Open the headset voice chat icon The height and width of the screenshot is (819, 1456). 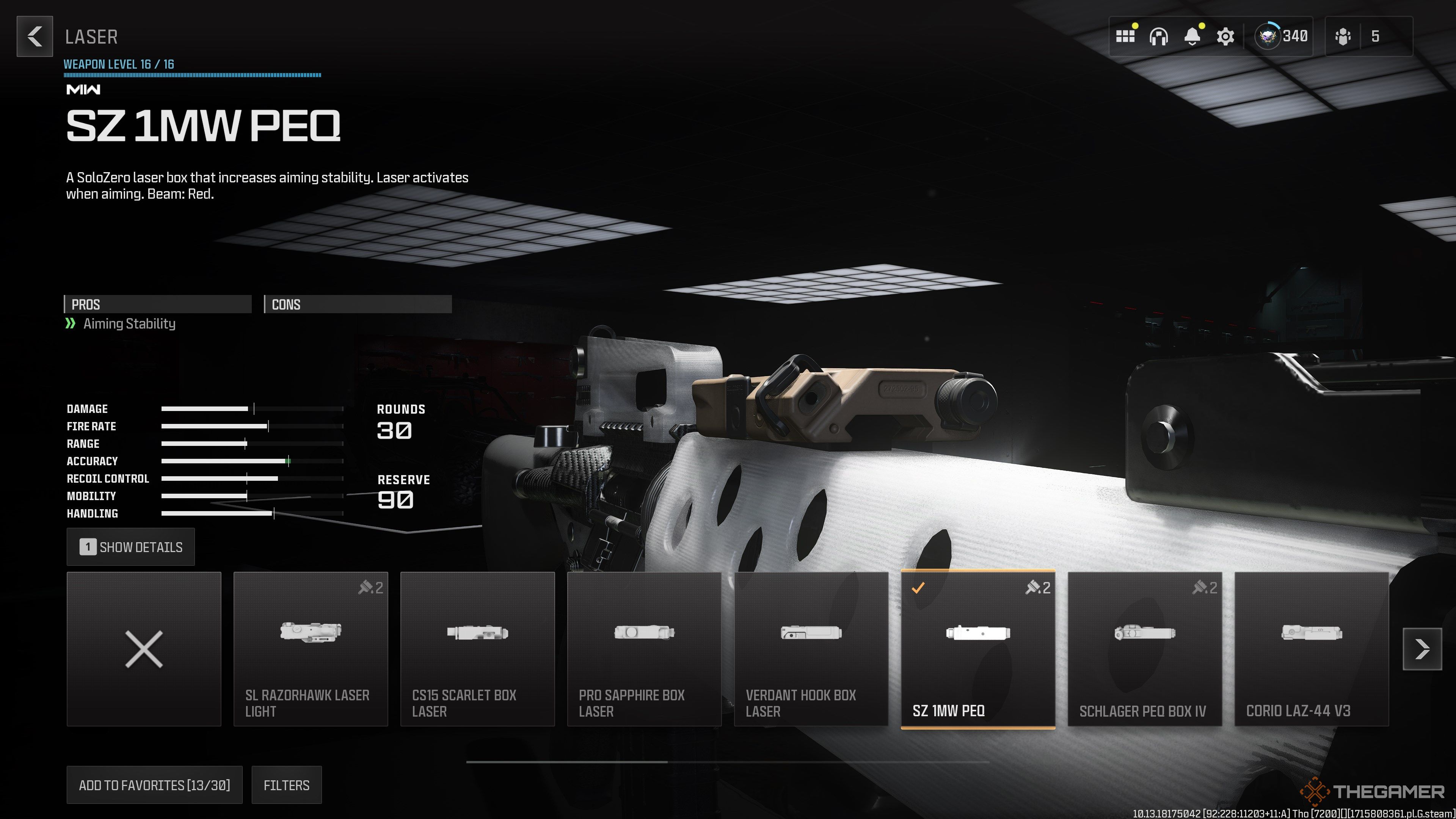1158,37
